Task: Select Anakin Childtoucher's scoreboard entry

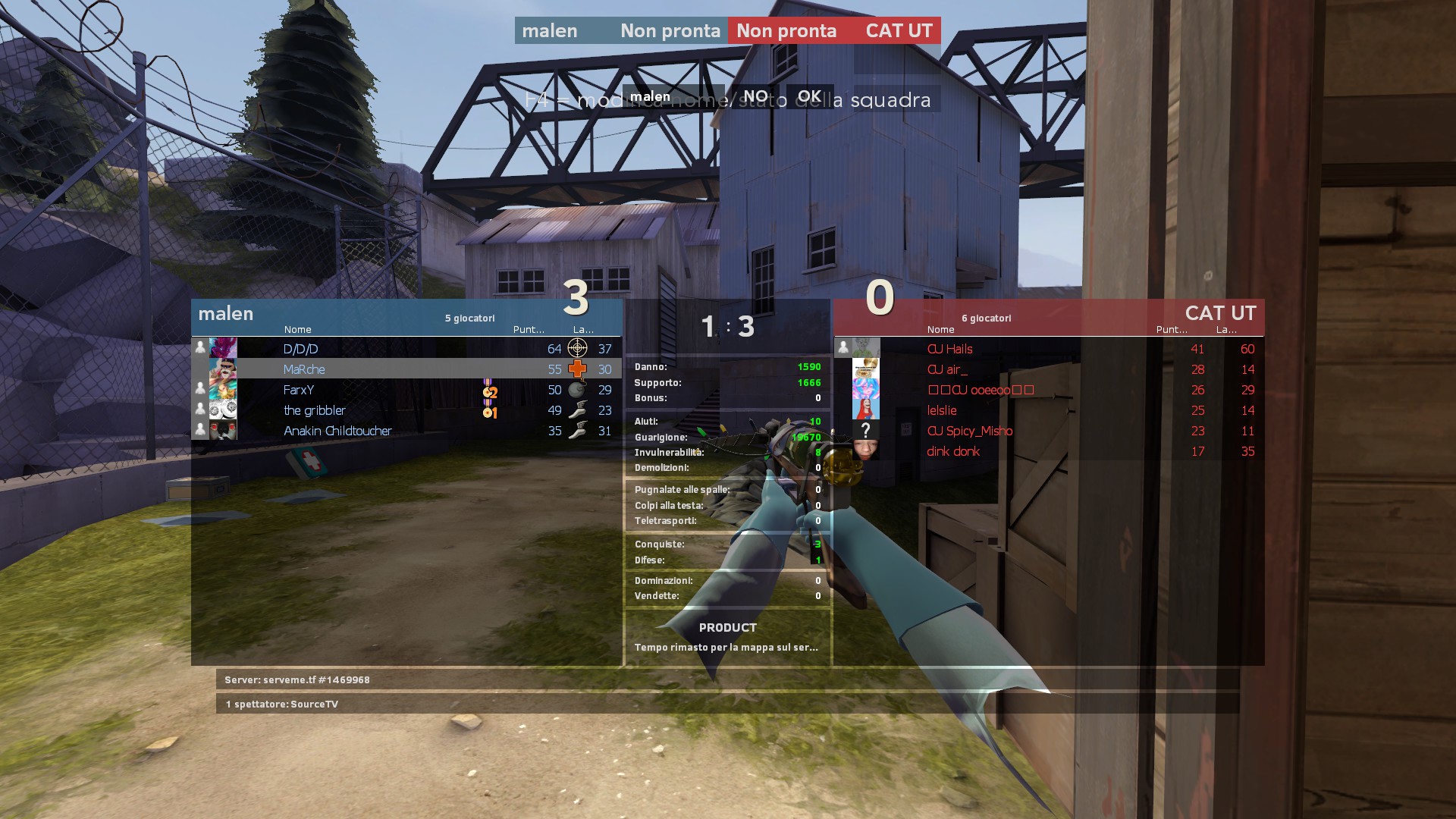Action: pyautogui.click(x=337, y=431)
